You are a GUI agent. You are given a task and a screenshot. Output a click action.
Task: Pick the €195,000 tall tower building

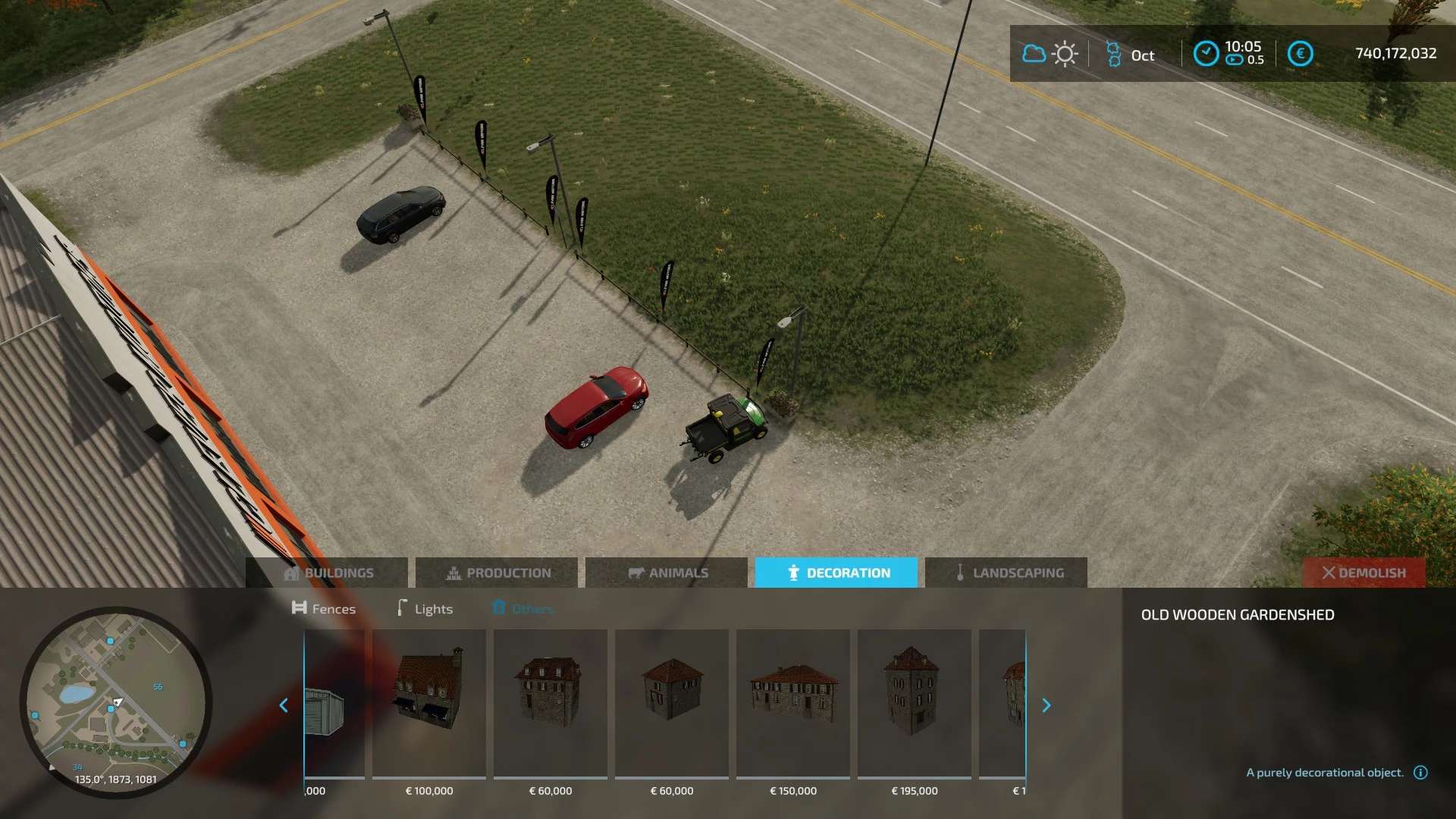tap(915, 704)
